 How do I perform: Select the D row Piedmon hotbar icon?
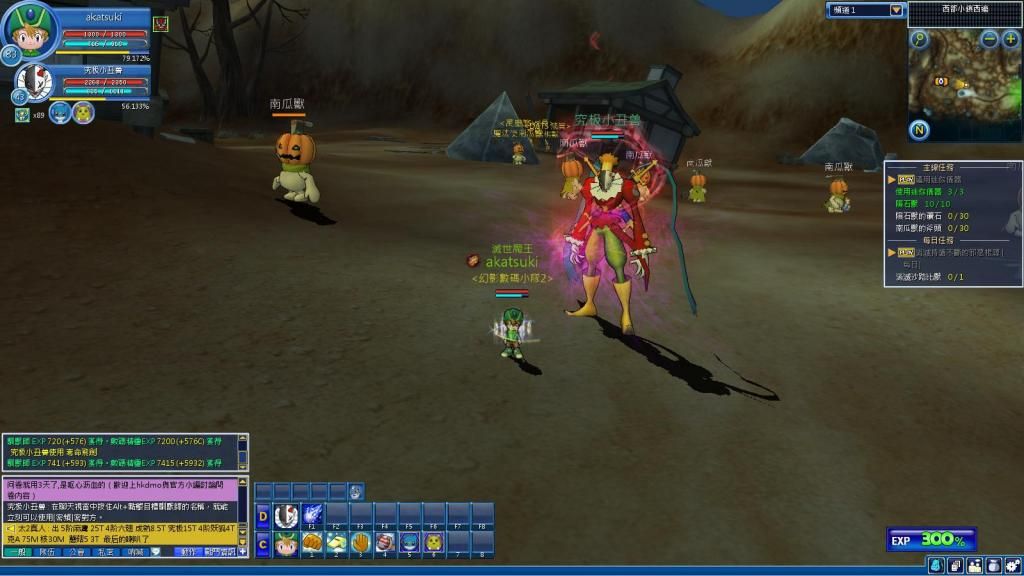pos(286,516)
